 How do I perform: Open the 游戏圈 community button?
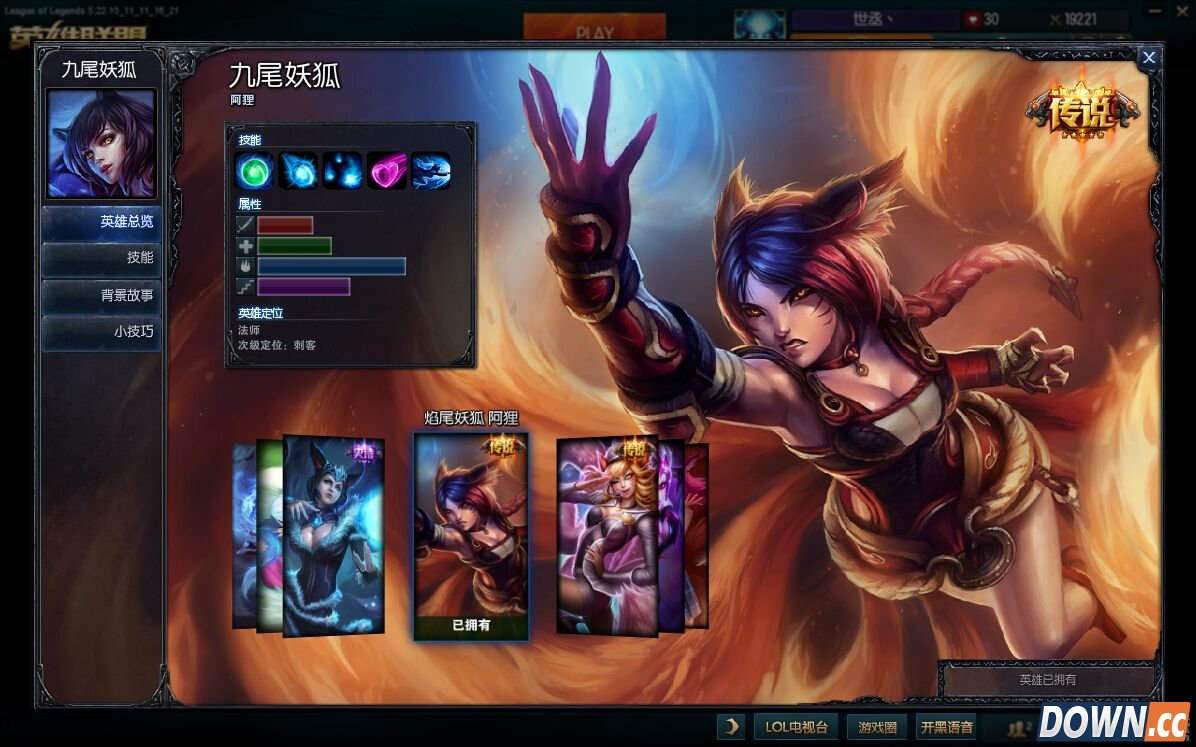click(877, 727)
